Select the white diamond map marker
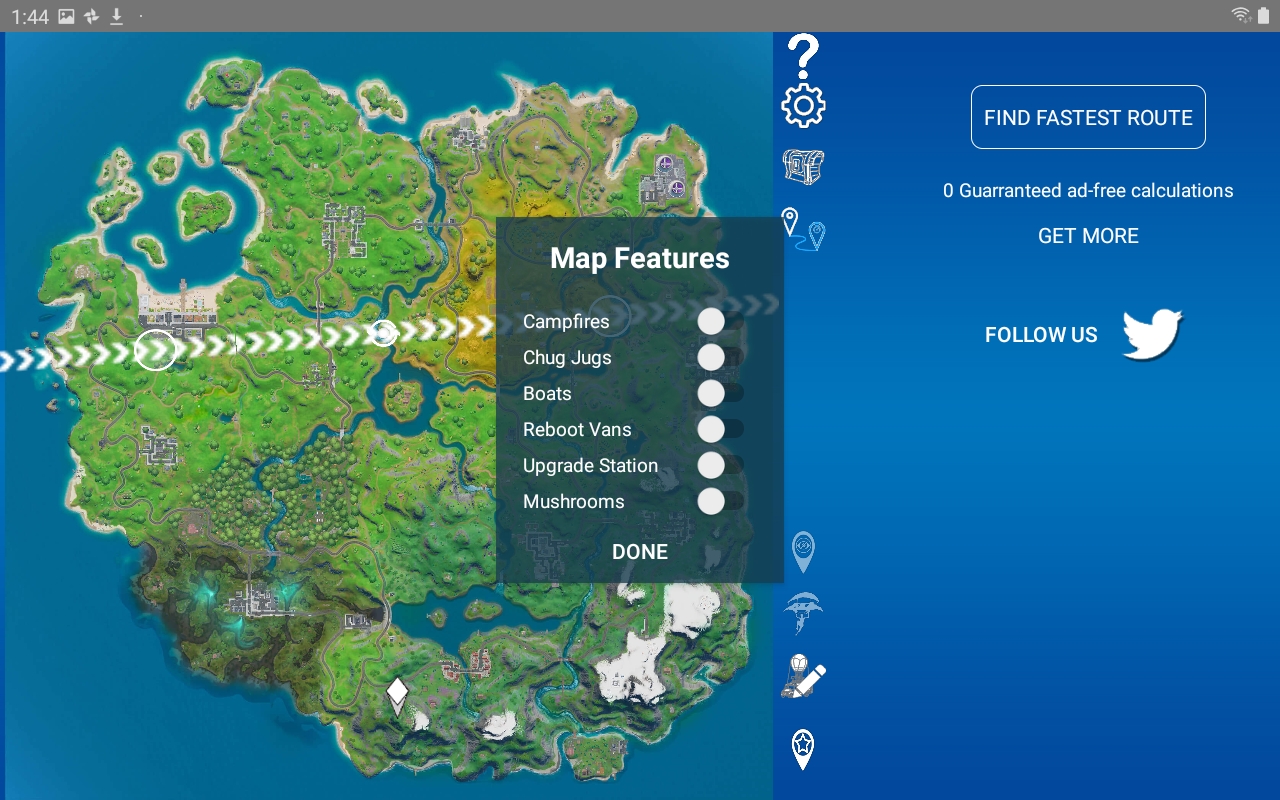This screenshot has height=800, width=1280. click(397, 692)
